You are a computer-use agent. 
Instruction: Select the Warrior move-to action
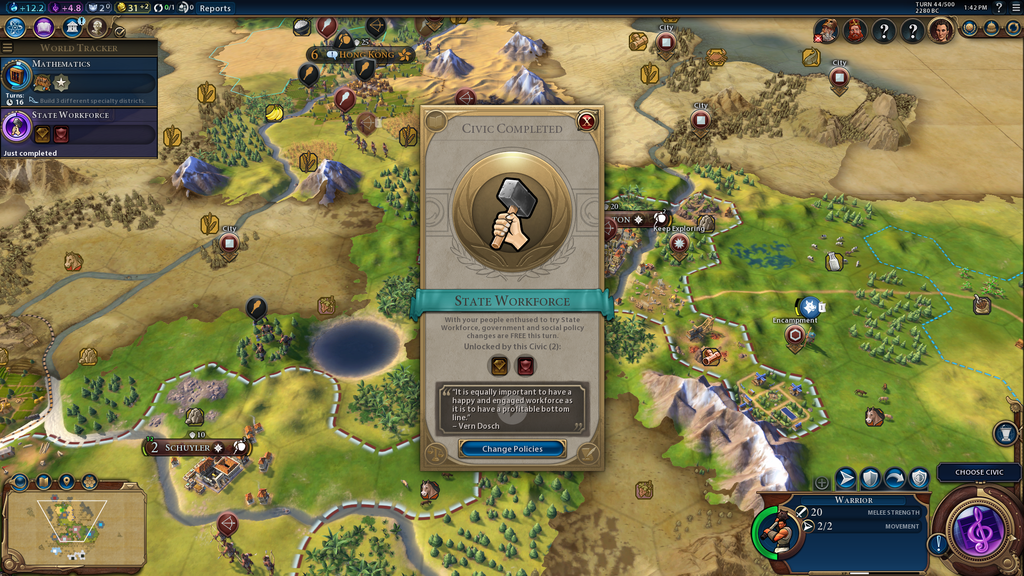pos(846,479)
